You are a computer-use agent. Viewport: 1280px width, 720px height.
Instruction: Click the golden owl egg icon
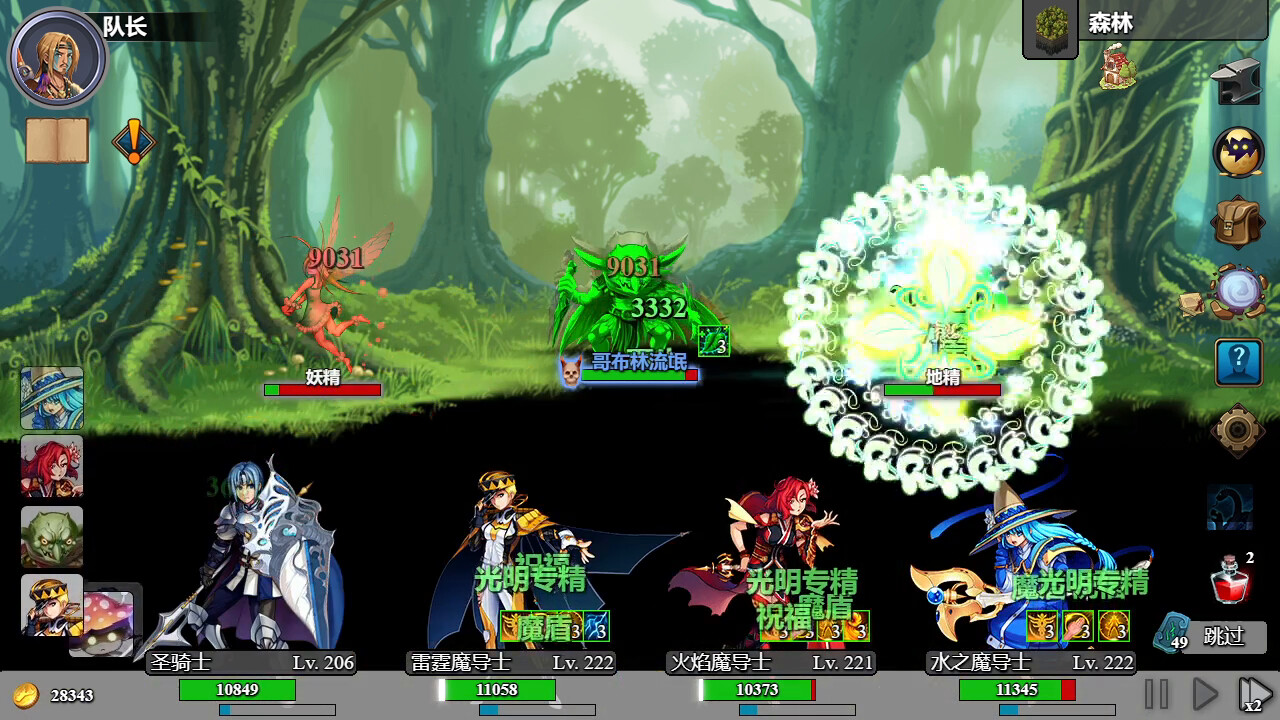click(1236, 152)
